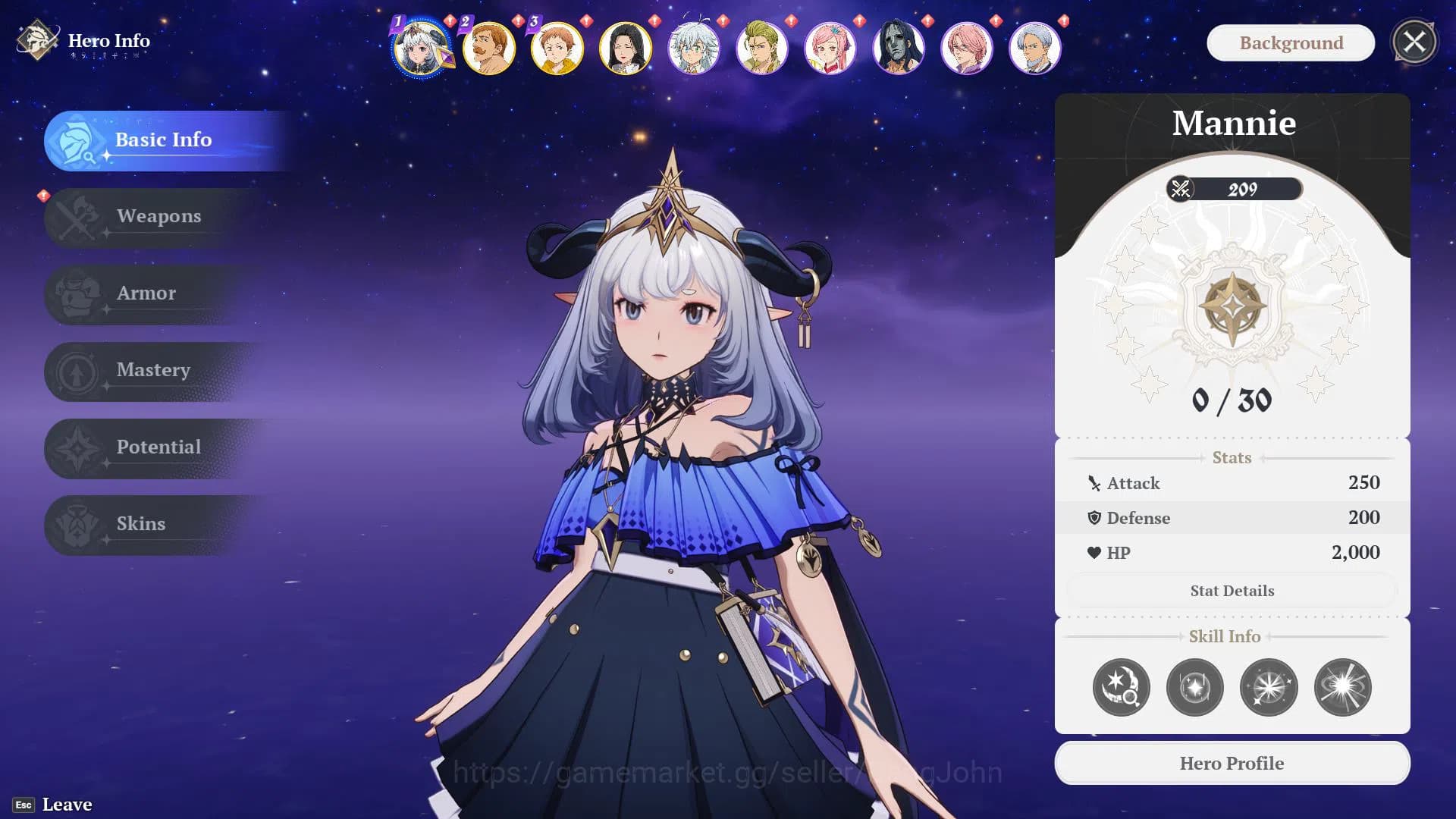Show the Hero Profile
Image resolution: width=1456 pixels, height=819 pixels.
click(1232, 764)
